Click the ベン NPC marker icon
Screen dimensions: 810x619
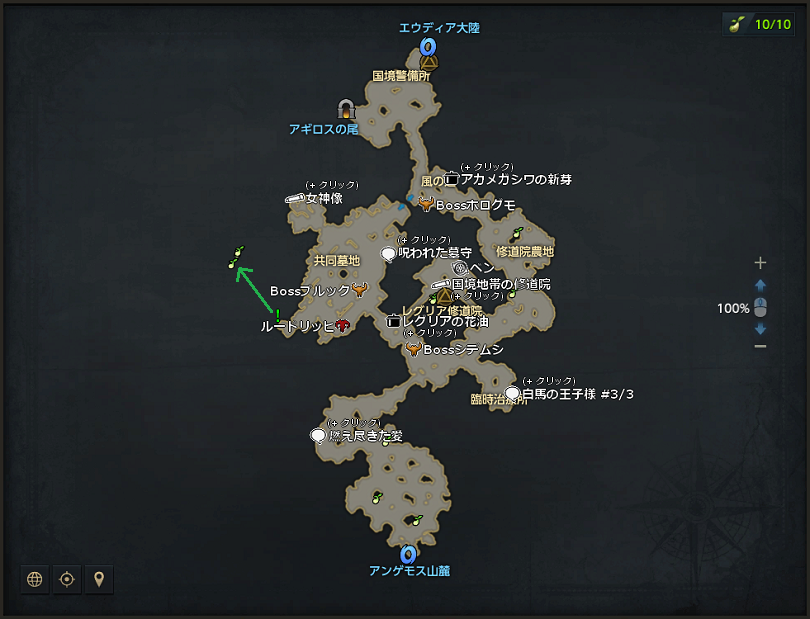click(x=460, y=268)
